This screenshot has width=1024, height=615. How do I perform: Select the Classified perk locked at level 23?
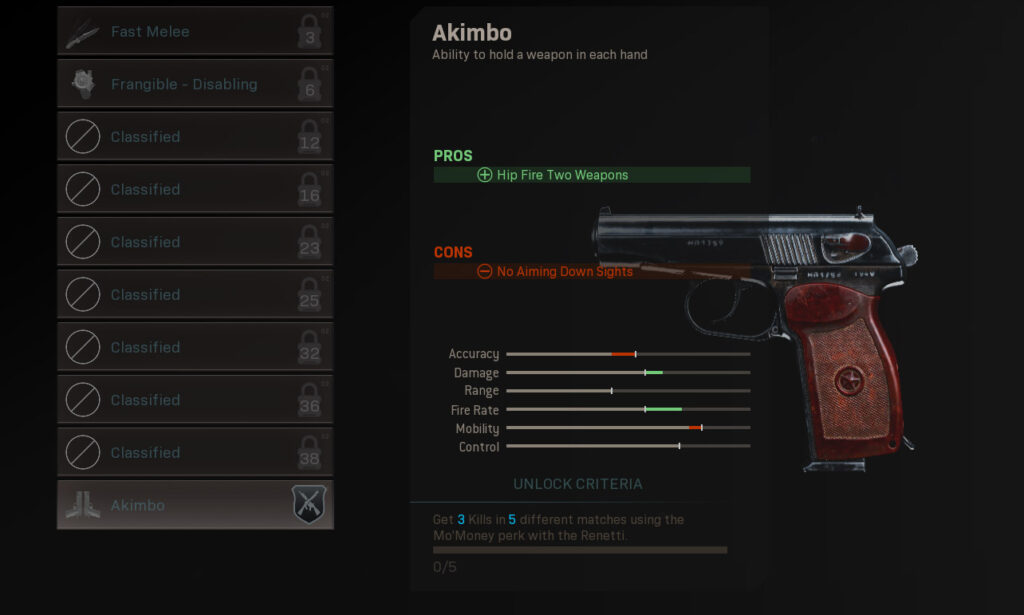coord(195,242)
